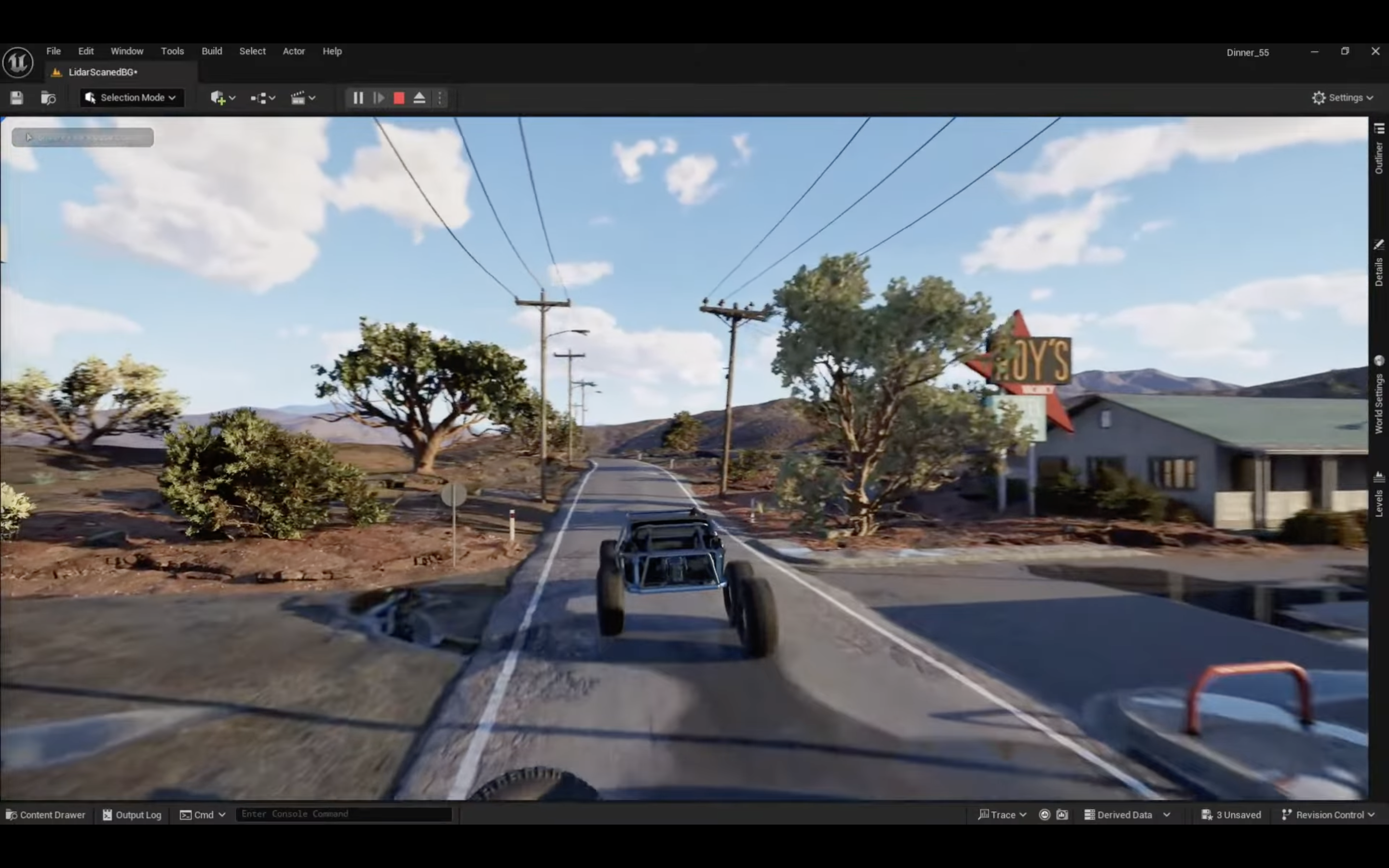
Task: Click the Enter Console Command field
Action: coord(344,814)
